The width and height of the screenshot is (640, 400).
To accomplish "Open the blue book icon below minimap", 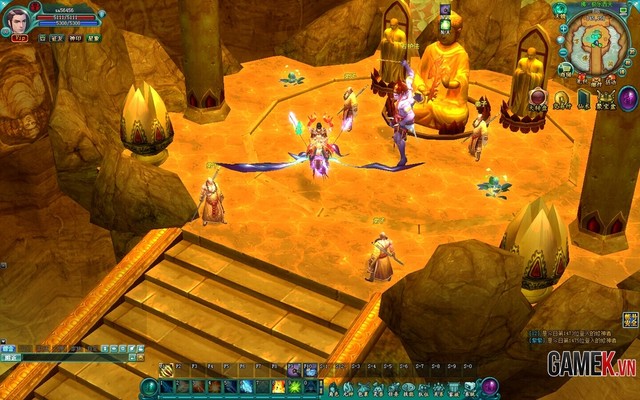I will click(x=583, y=98).
